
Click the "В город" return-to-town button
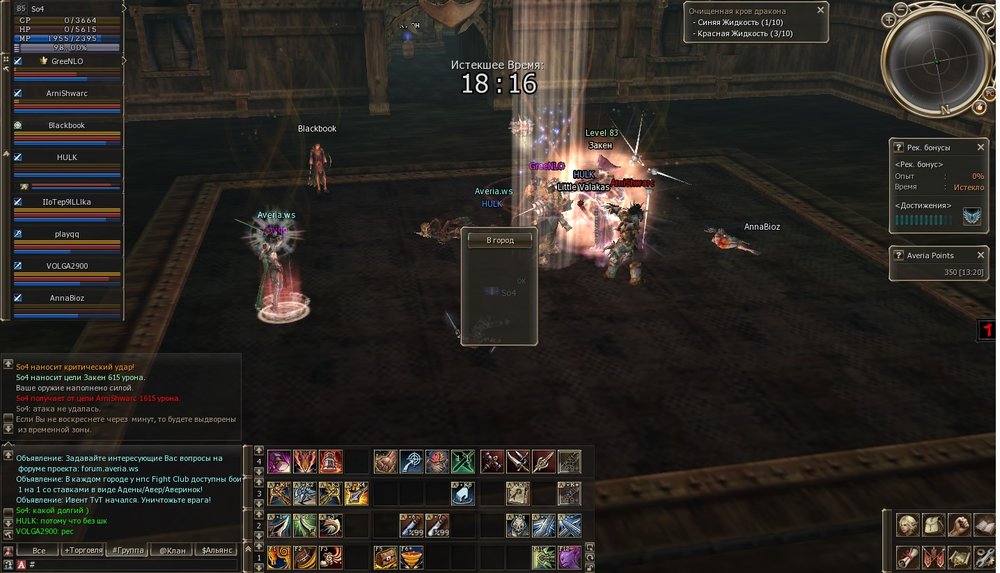[498, 240]
